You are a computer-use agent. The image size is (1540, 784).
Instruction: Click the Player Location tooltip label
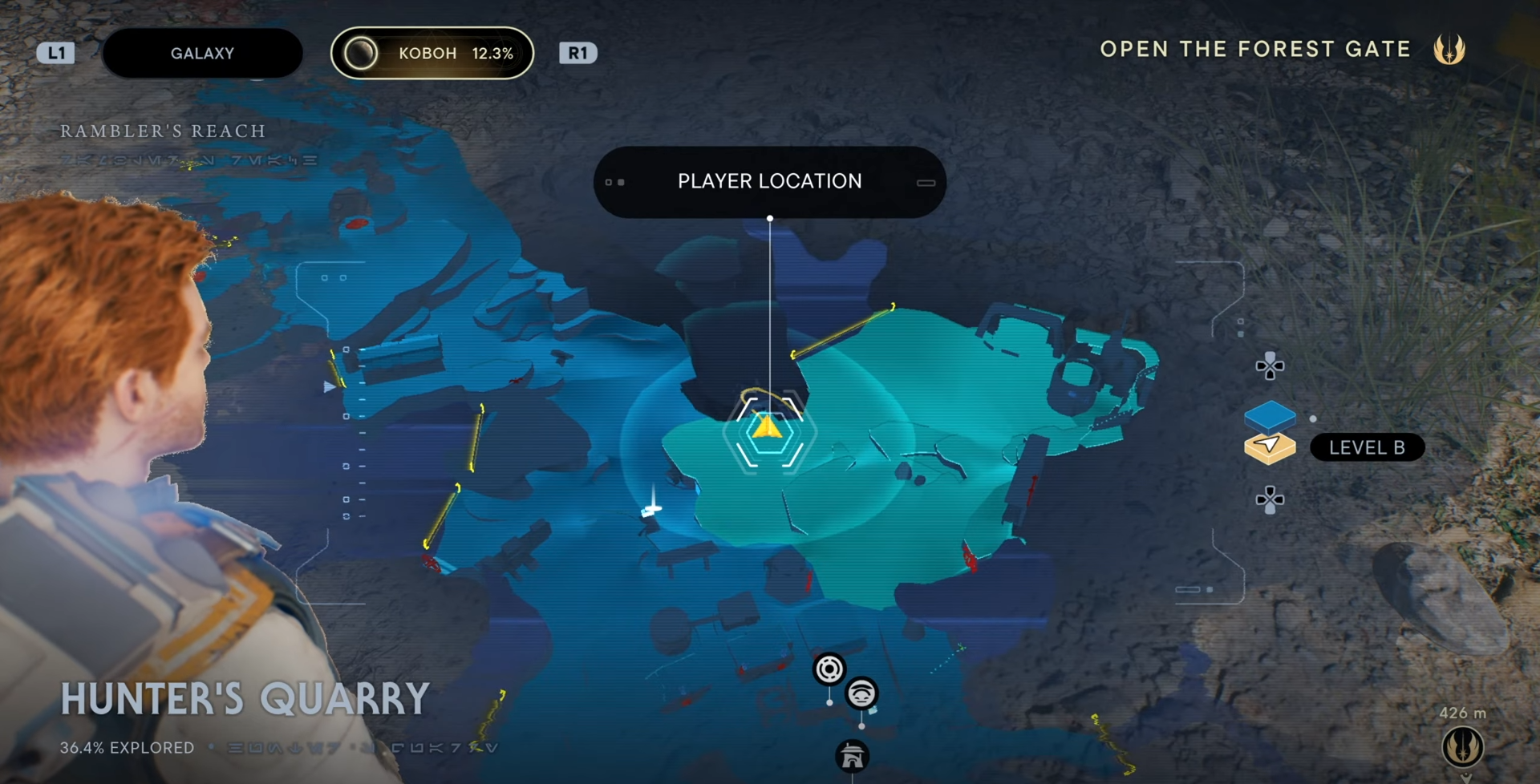click(x=769, y=182)
